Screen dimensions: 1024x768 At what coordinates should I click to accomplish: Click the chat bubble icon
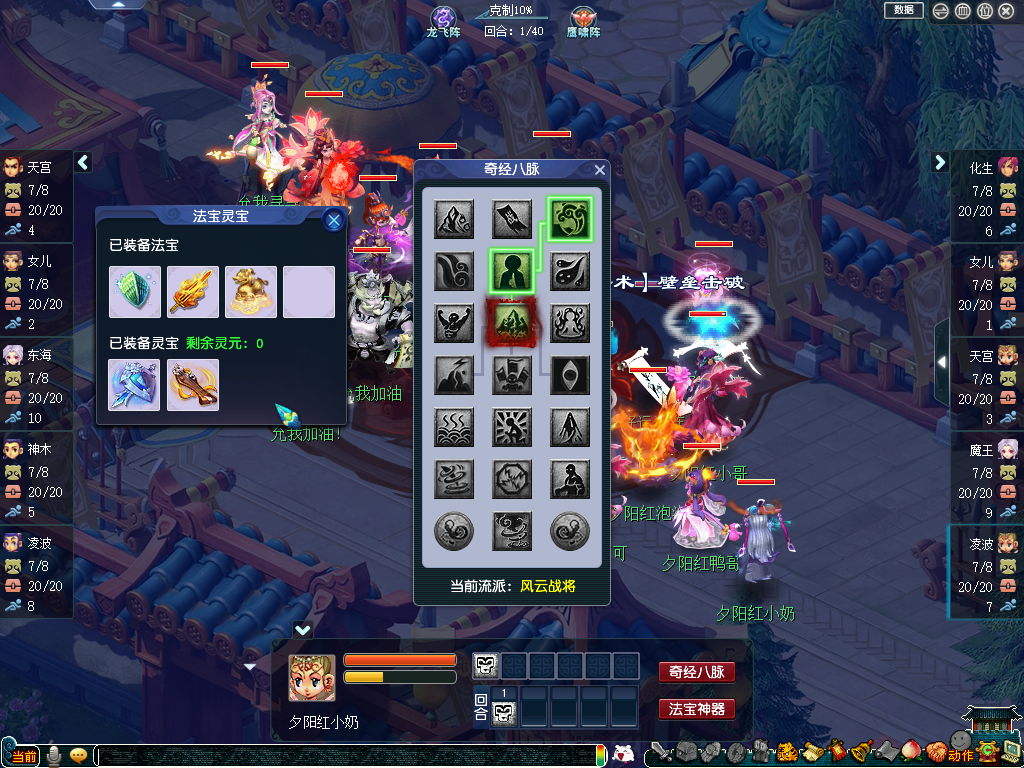(x=78, y=755)
